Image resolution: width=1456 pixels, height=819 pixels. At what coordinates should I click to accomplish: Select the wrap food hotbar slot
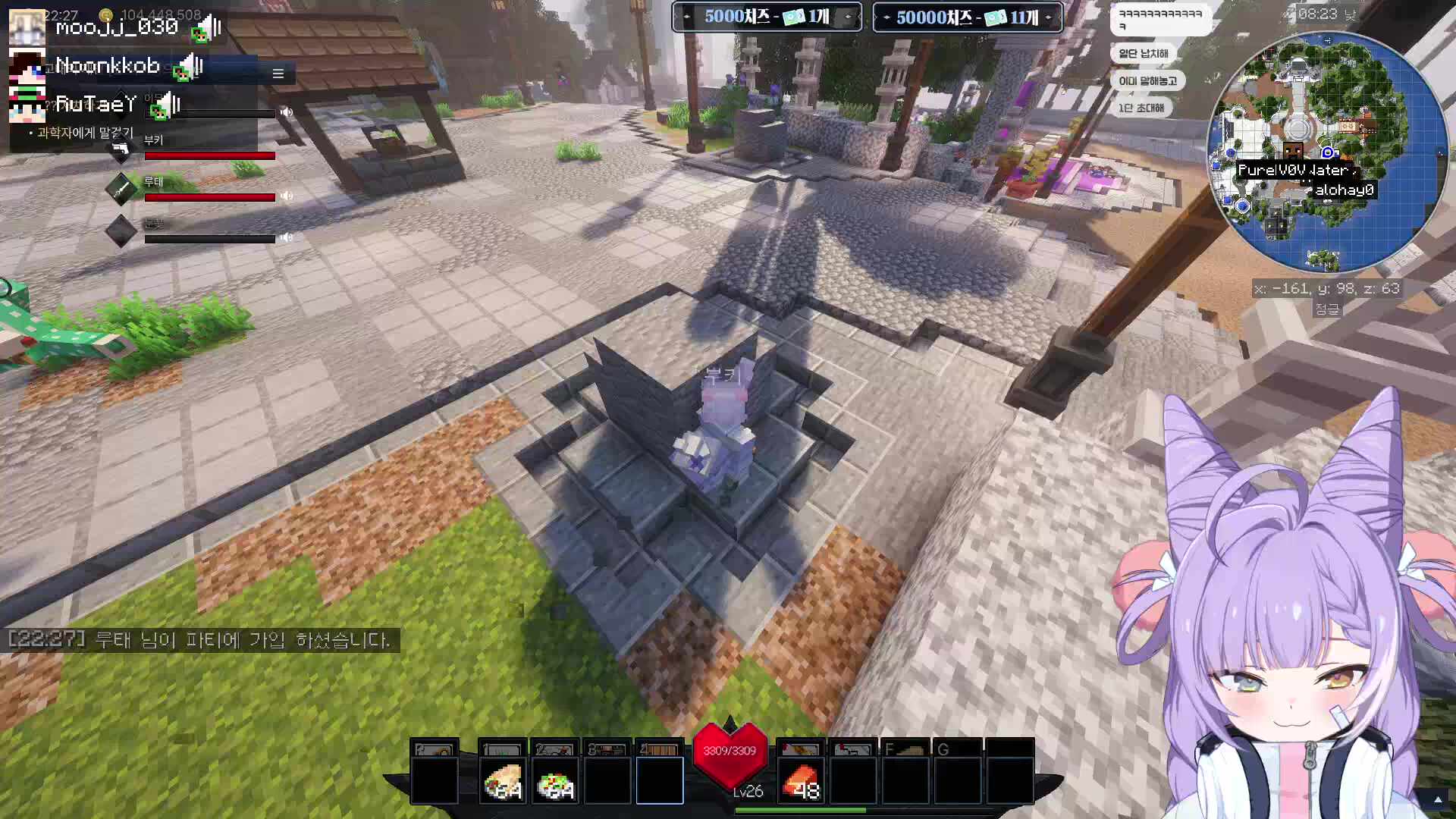coord(502,780)
